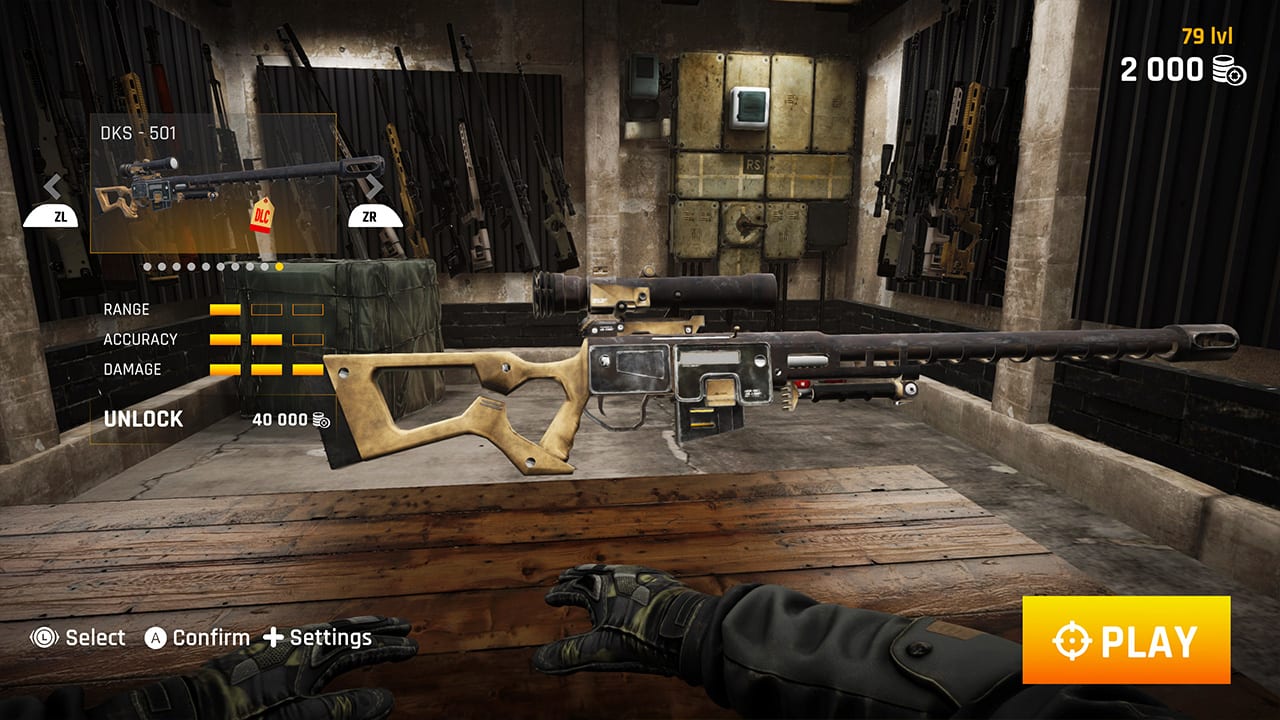Click the highlighted carousel dot for current weapon
1280x720 pixels.
279,265
